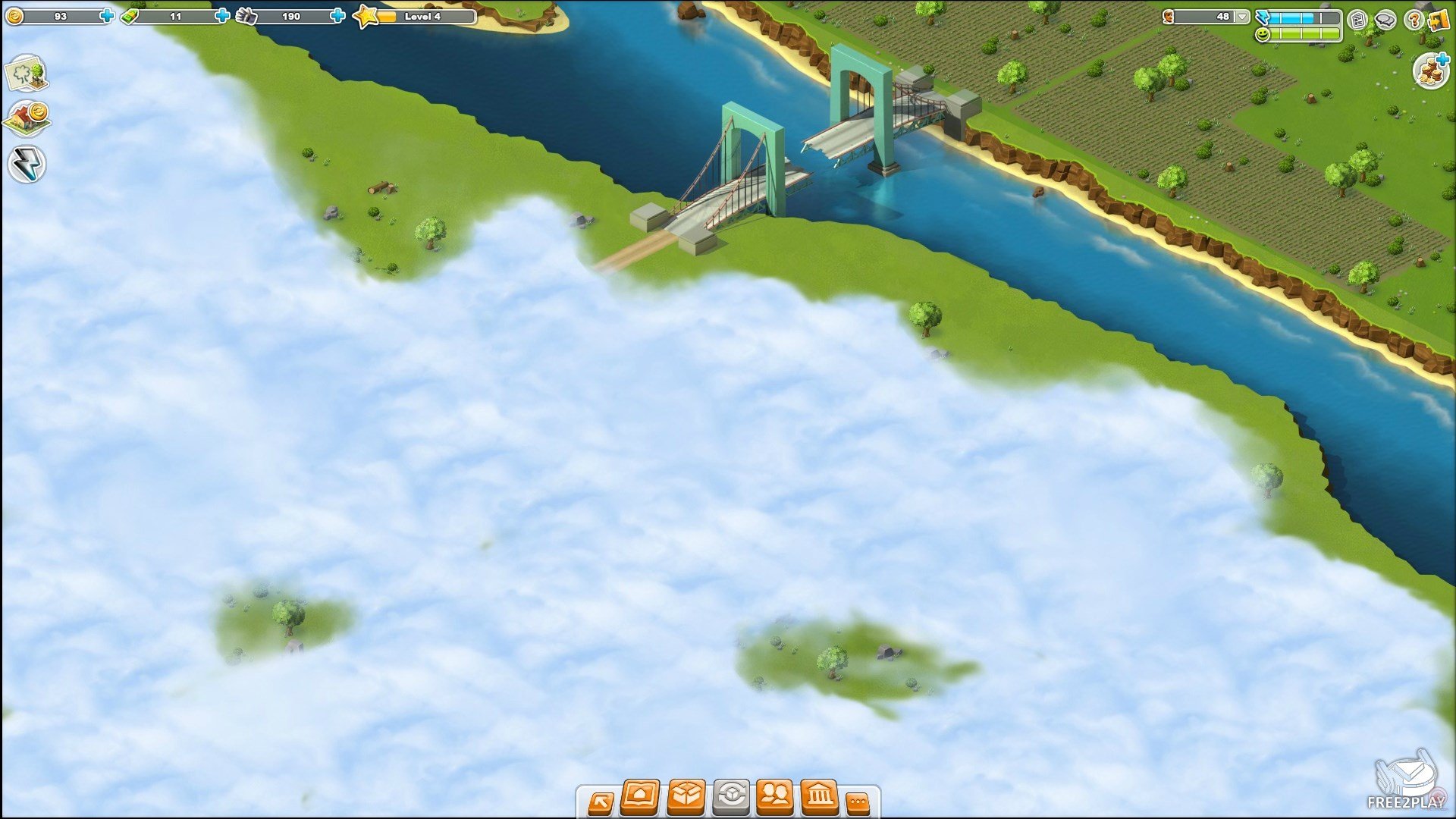
Task: Add more gold coins with the plus button
Action: point(107,15)
